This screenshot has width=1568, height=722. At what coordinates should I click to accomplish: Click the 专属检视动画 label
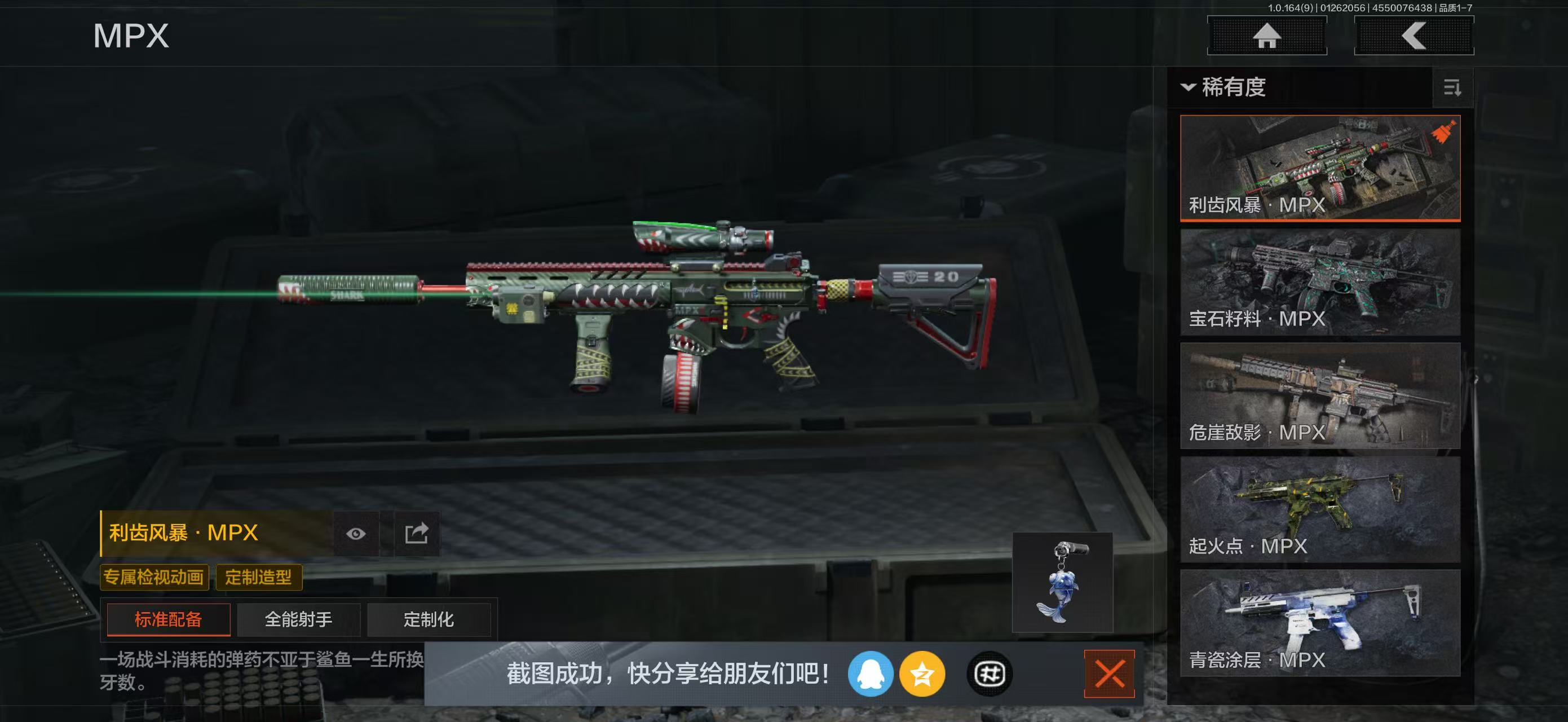154,576
